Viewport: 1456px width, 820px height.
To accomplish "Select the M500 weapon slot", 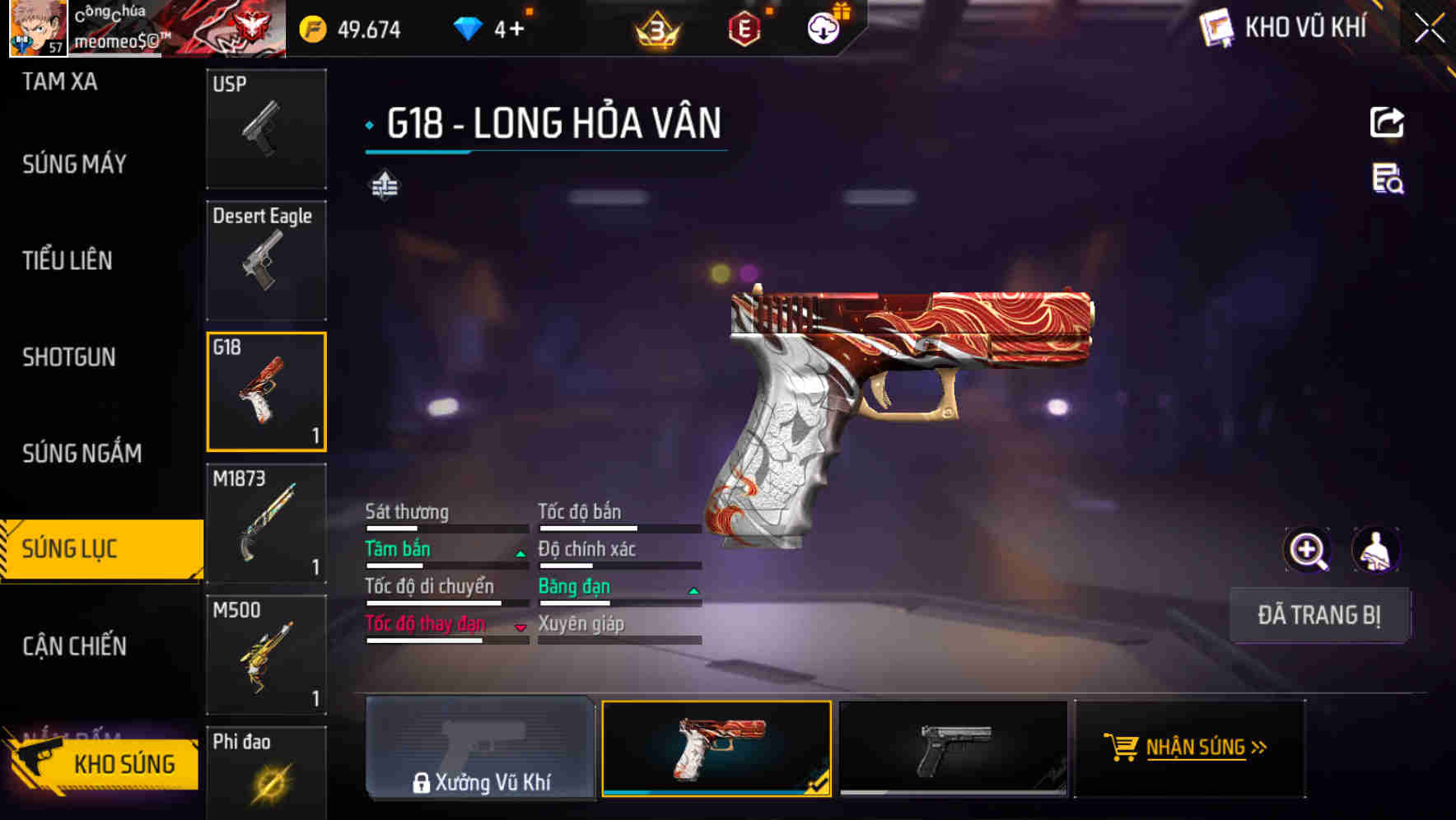I will coord(266,655).
